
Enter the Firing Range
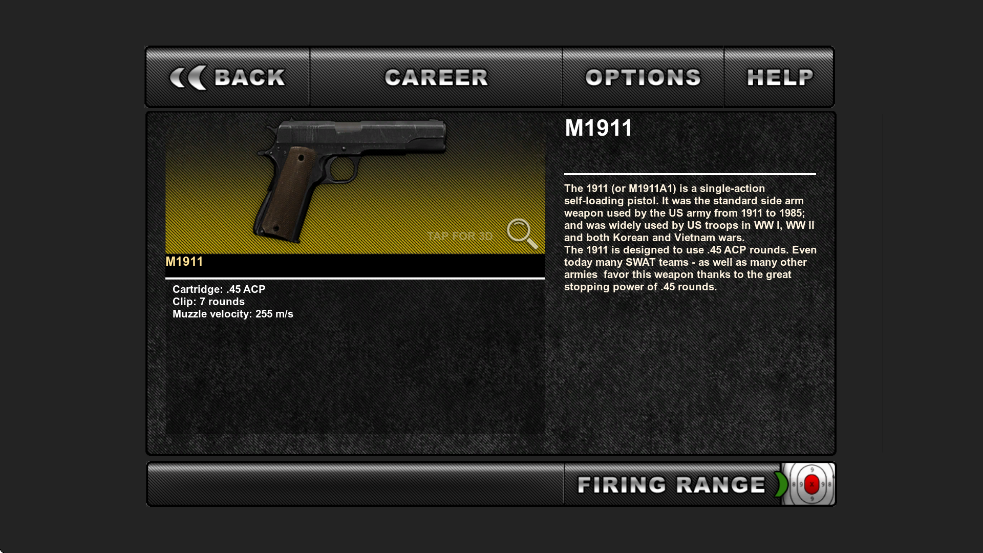point(671,485)
